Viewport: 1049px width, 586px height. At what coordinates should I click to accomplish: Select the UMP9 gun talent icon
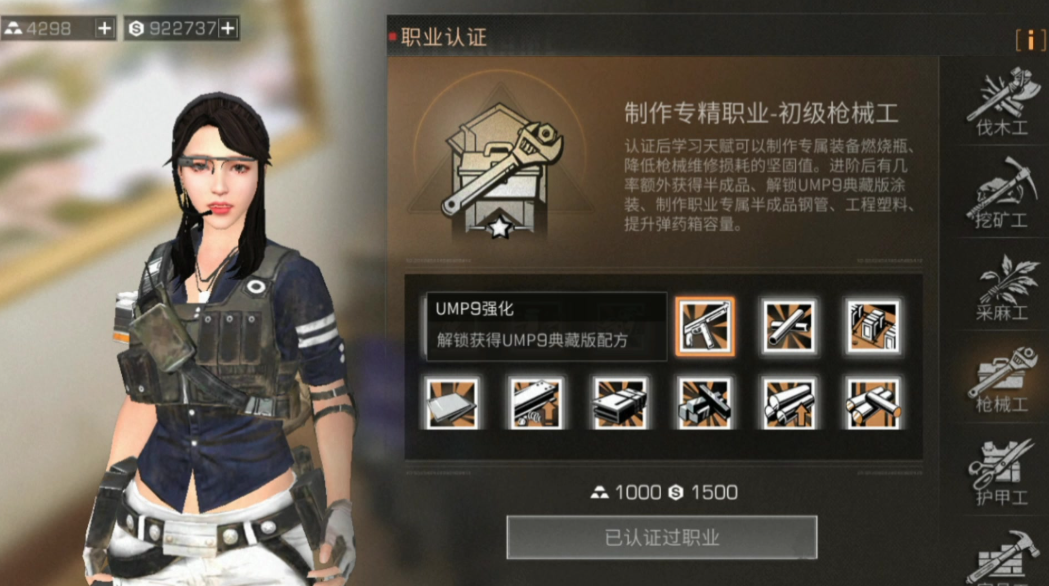[x=705, y=326]
